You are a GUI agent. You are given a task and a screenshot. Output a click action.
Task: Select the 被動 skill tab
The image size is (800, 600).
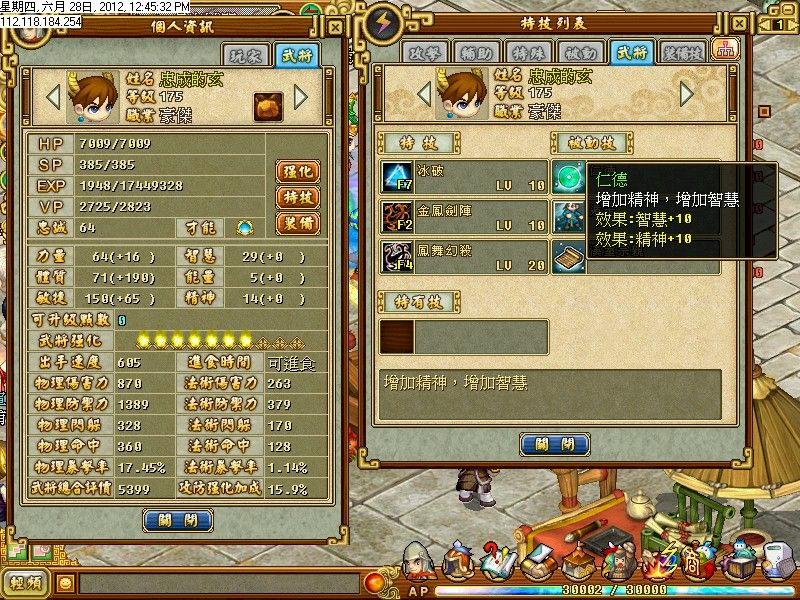click(580, 54)
